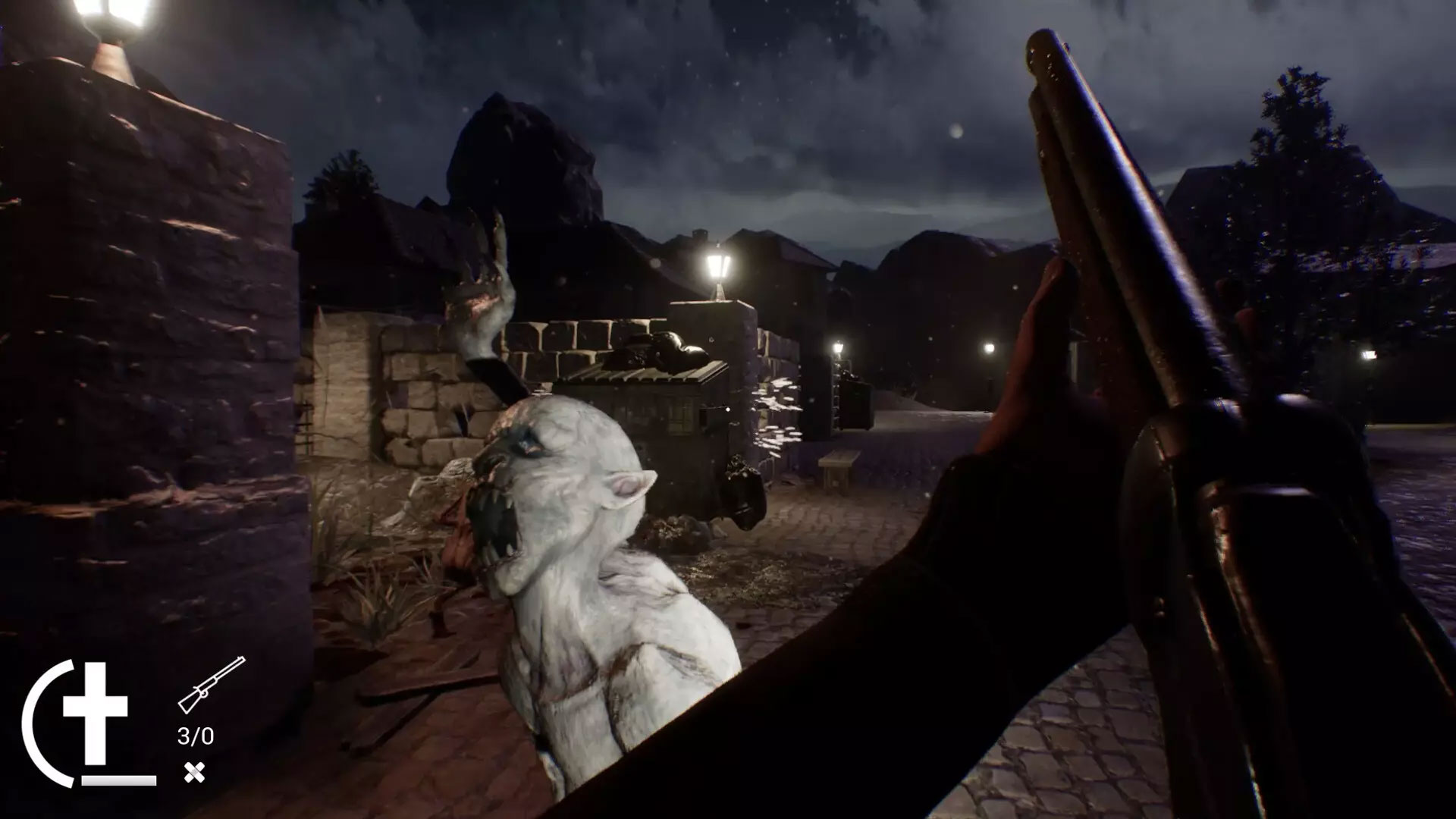Screen dimensions: 1456x819
Task: Click the 3/0 ammo counter text
Action: click(x=195, y=733)
